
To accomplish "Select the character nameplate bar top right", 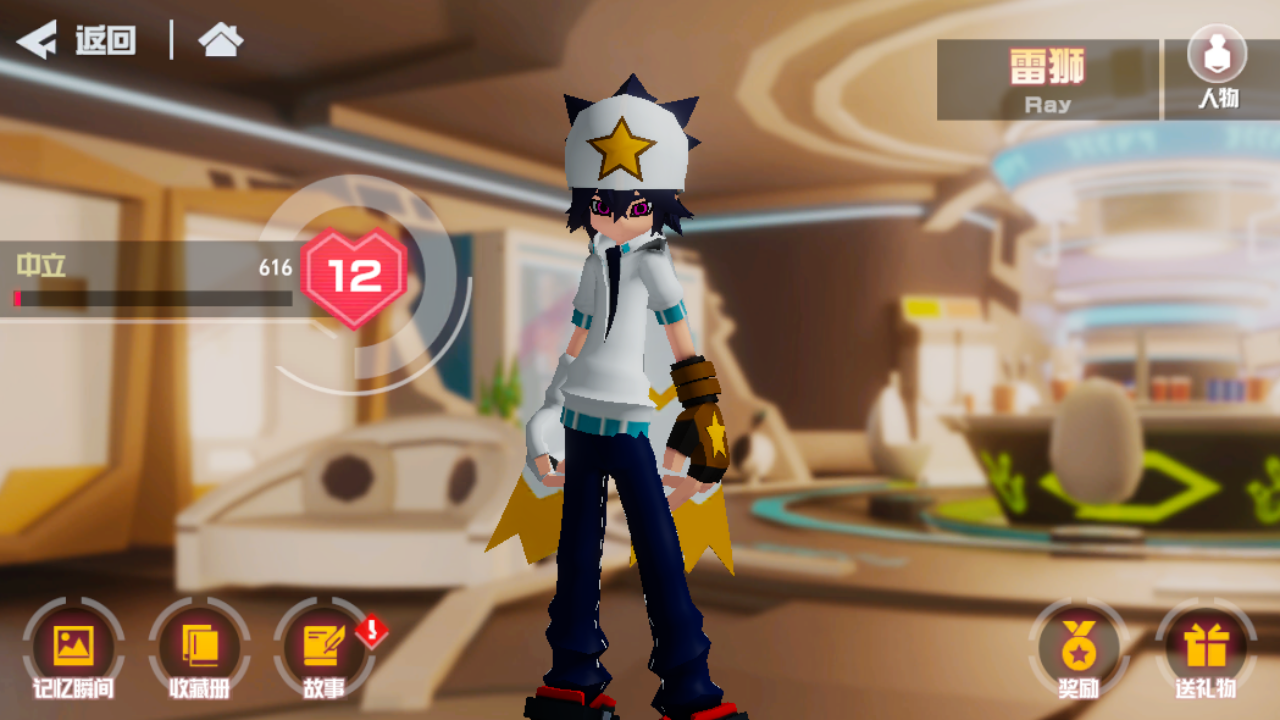I will 1046,78.
